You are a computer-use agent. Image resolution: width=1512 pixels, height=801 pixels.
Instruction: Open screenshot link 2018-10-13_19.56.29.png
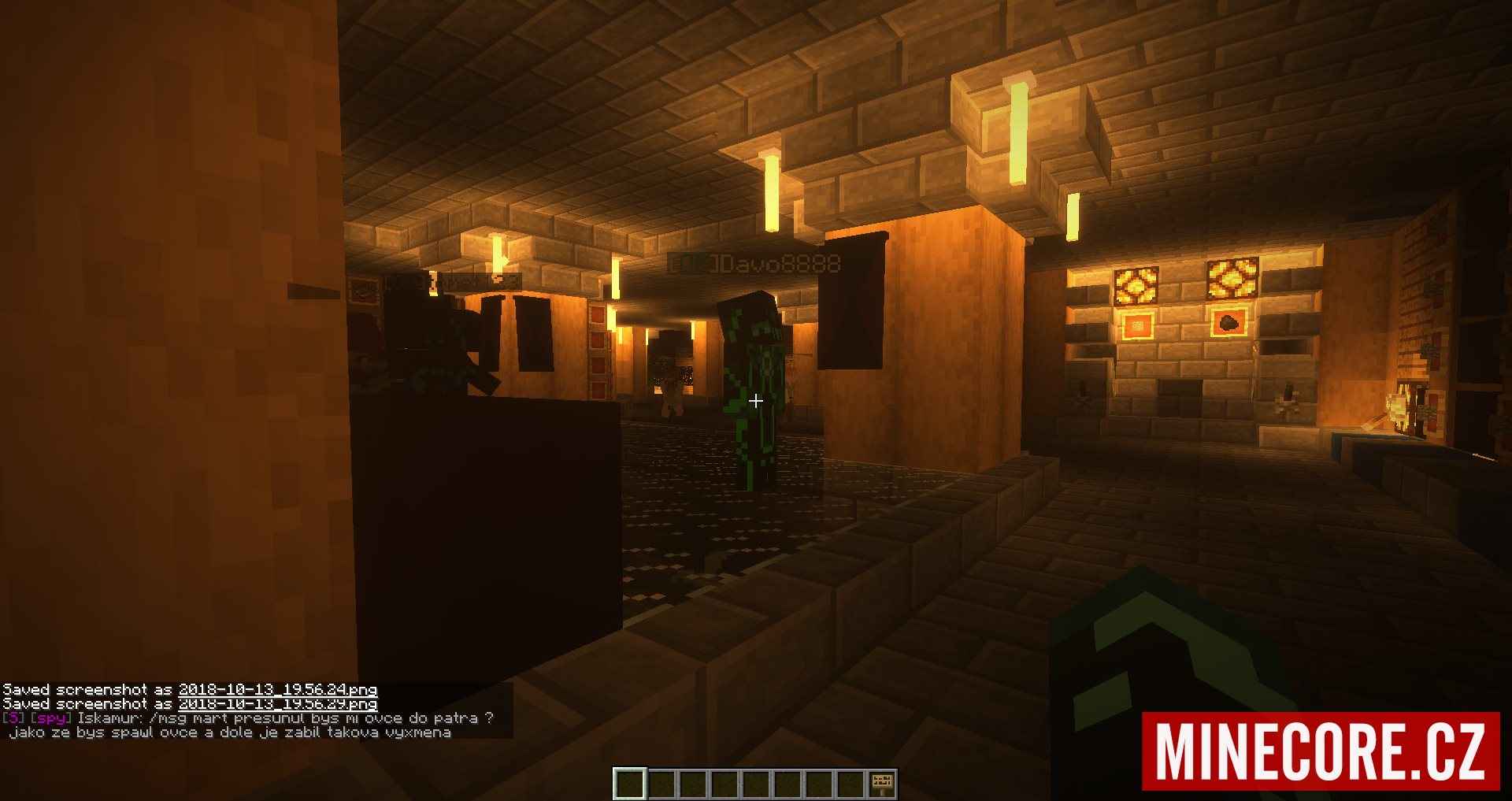click(x=277, y=704)
